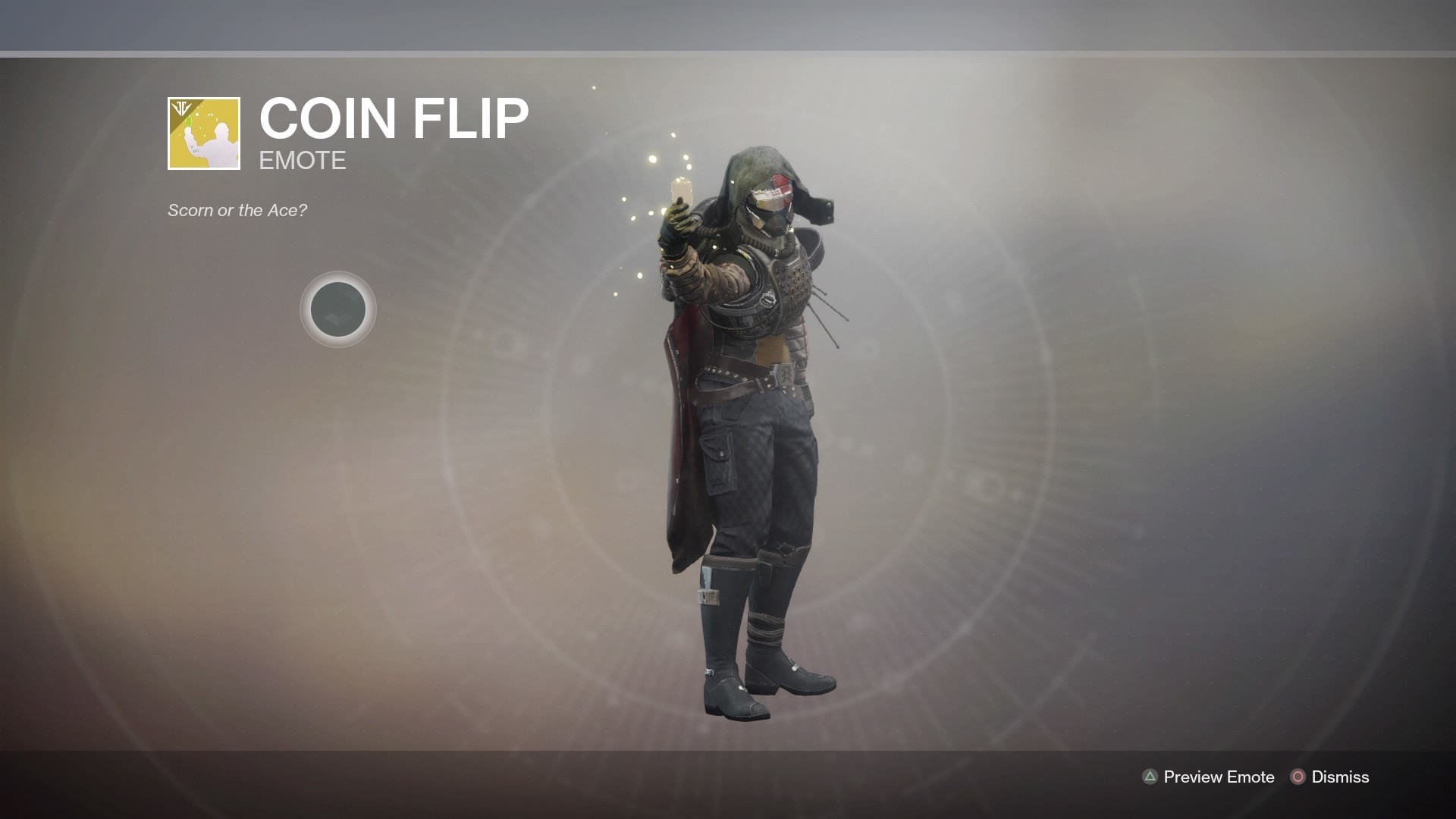Click the round gray cursor button

click(338, 309)
